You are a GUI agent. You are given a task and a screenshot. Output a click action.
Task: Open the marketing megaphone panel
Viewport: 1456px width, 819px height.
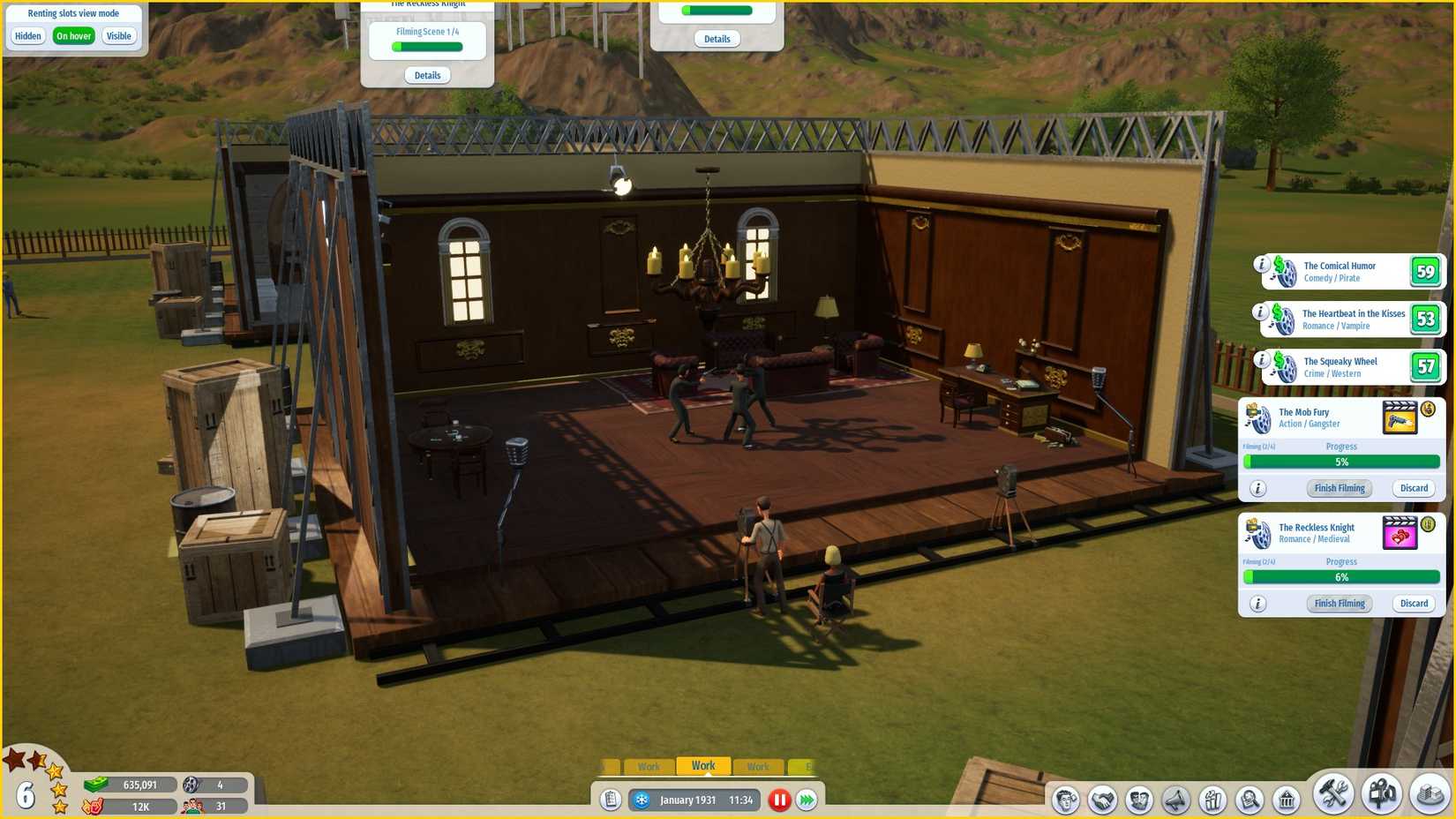click(1175, 800)
